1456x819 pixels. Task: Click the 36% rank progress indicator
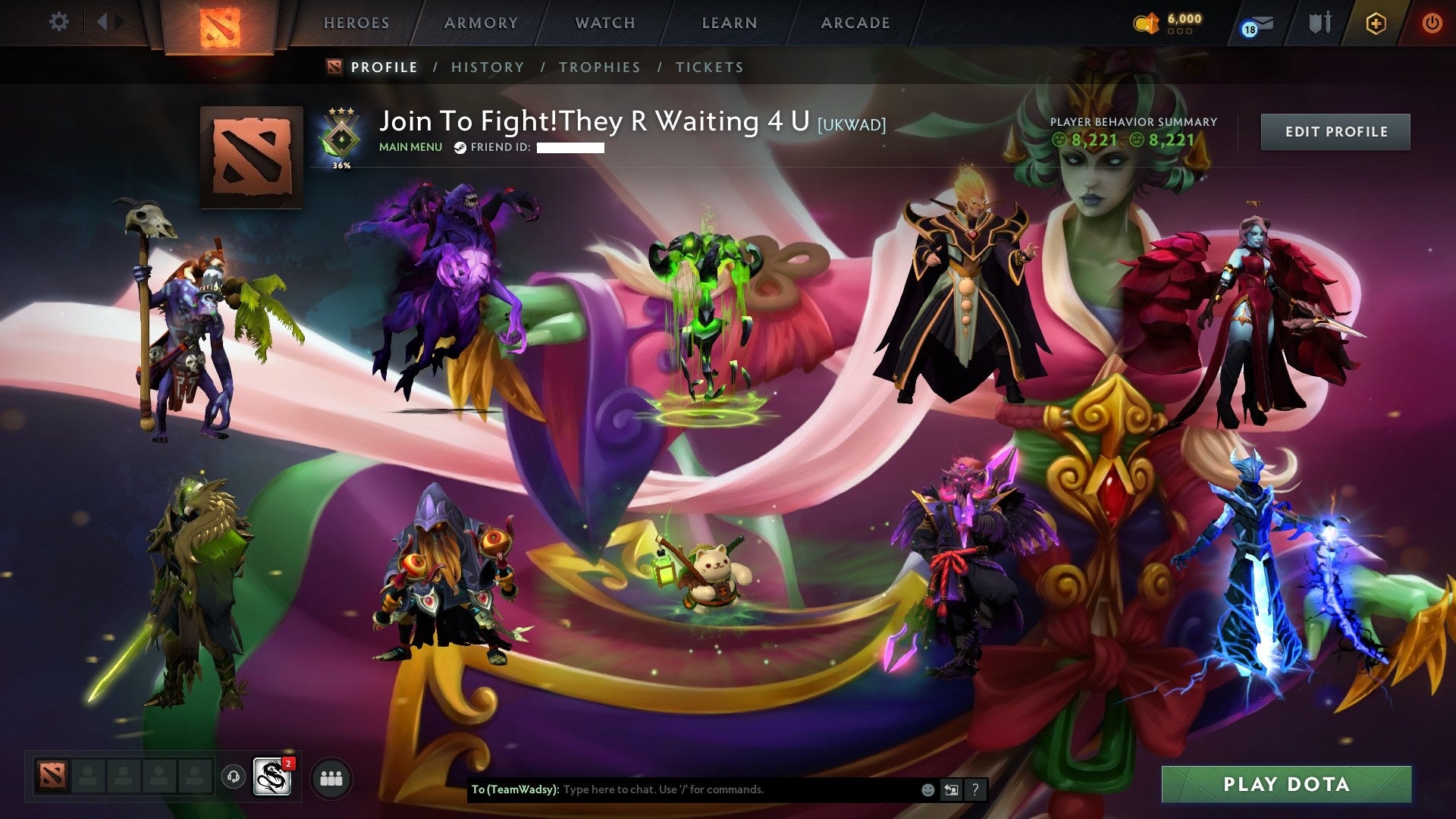[340, 162]
